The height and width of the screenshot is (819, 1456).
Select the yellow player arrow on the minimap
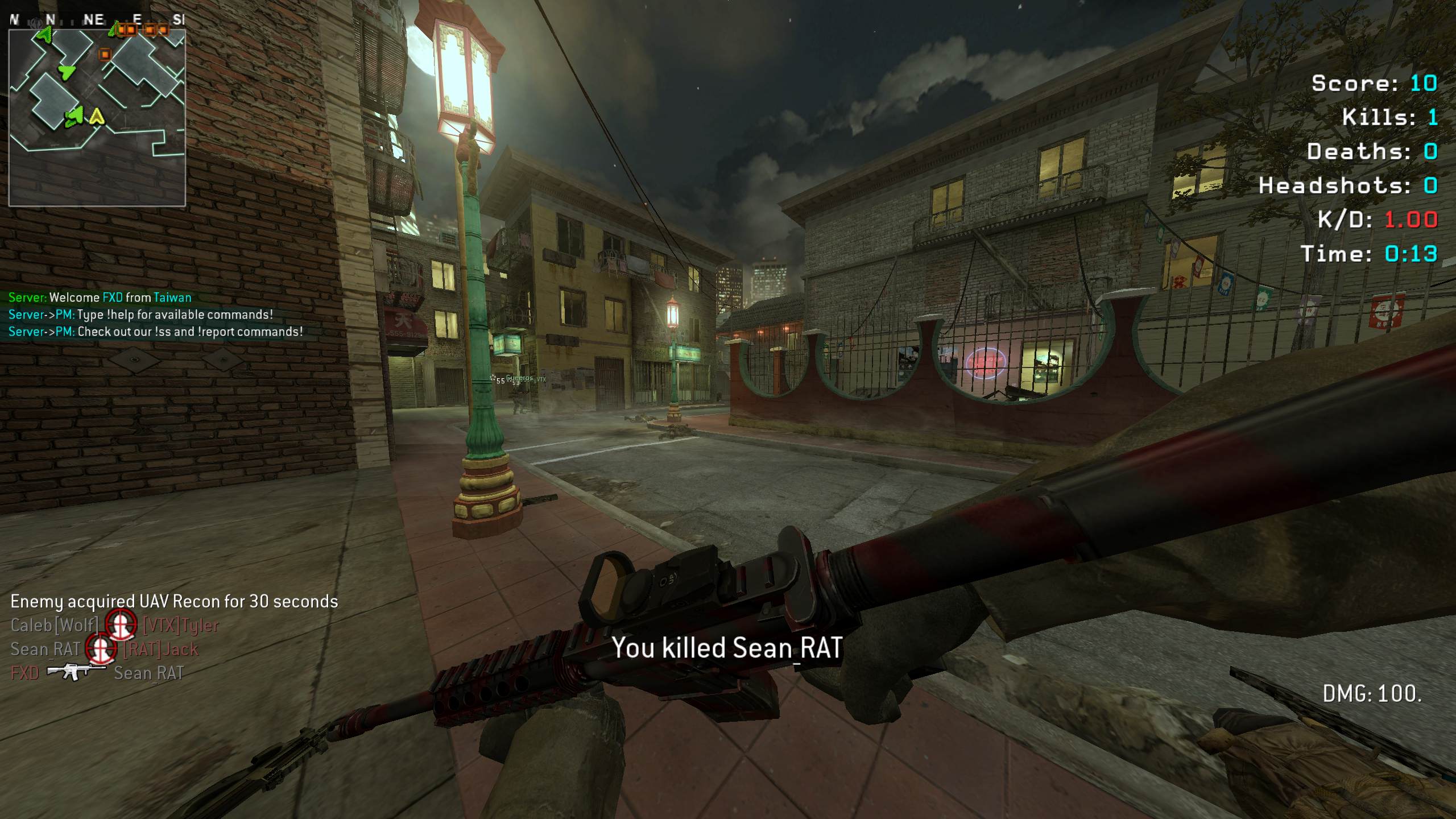[97, 117]
